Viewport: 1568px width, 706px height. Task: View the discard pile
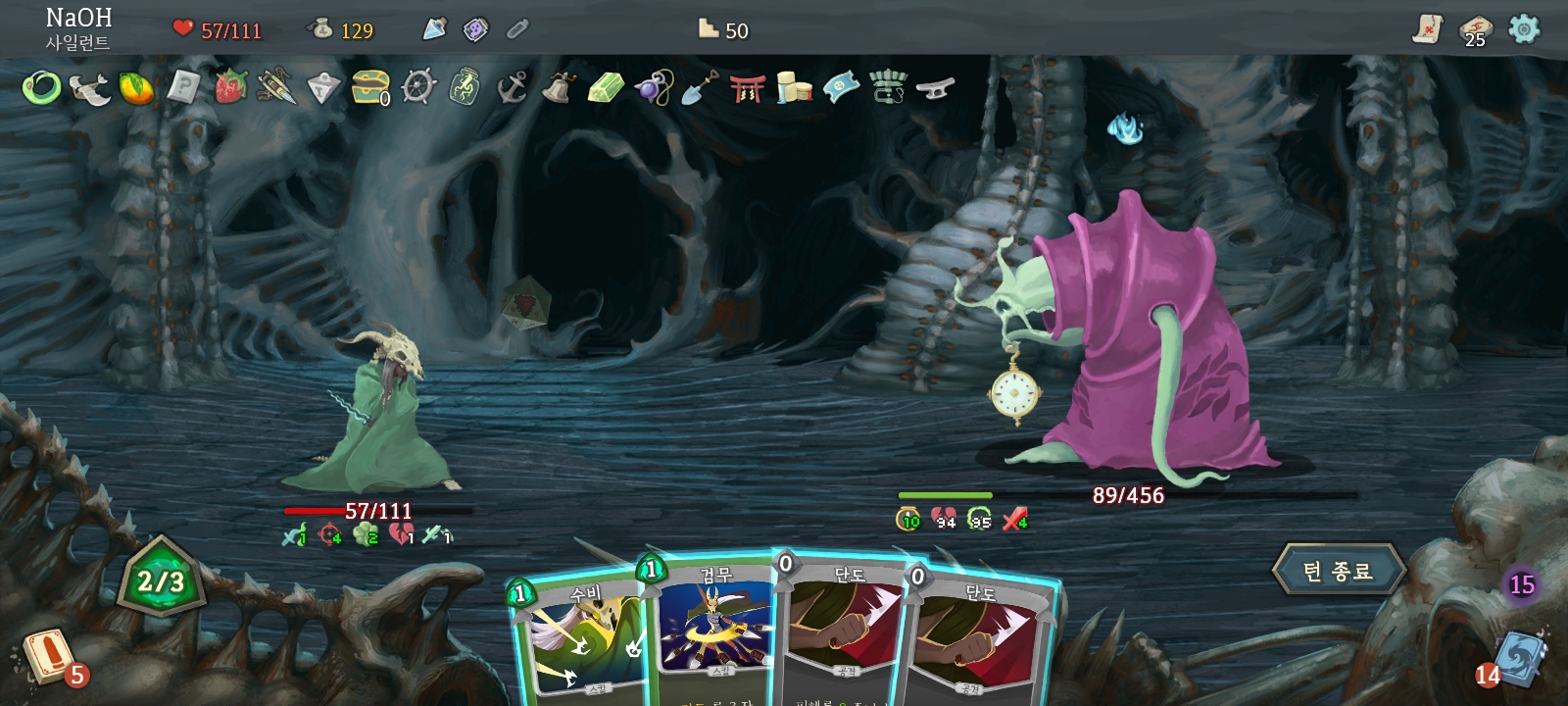tap(1518, 657)
